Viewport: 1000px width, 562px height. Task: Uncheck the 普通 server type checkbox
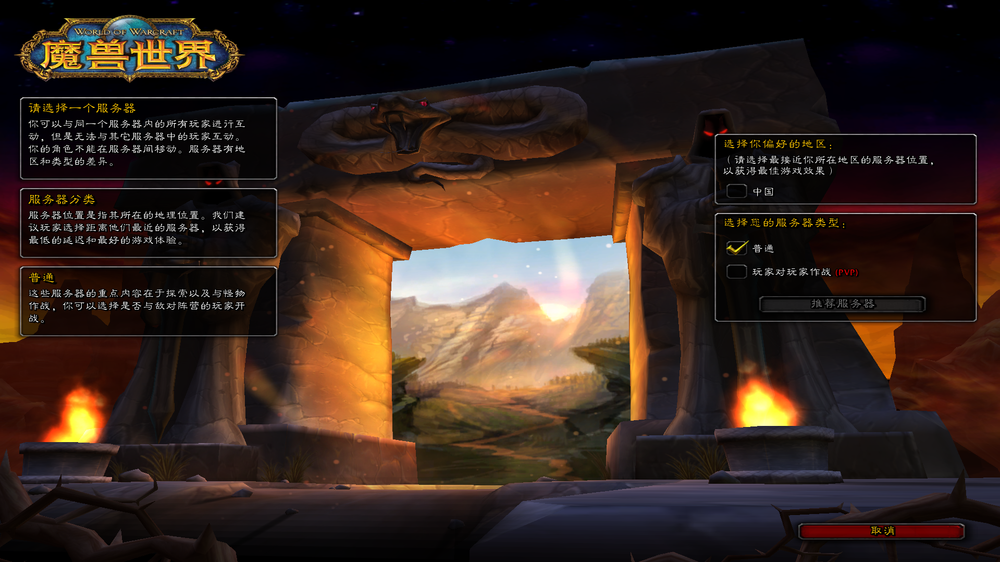(737, 247)
